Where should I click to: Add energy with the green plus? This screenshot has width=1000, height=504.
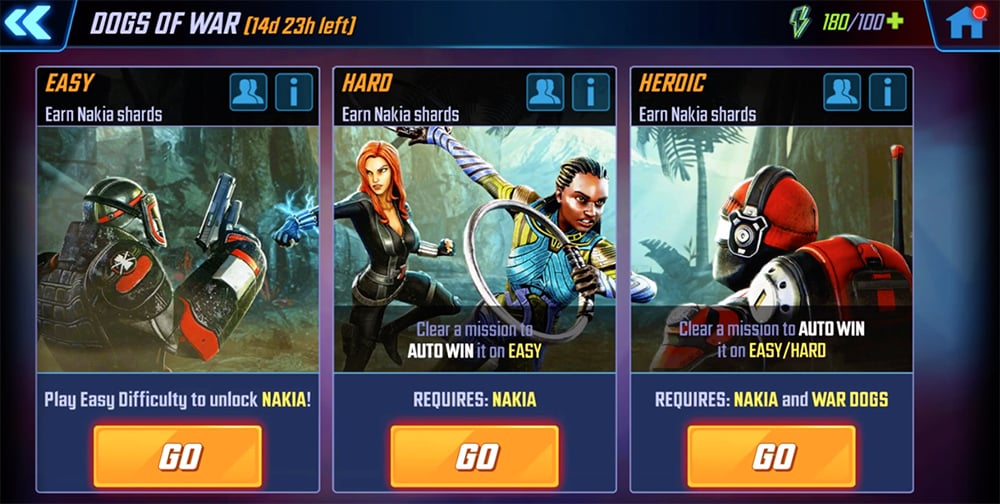[894, 22]
